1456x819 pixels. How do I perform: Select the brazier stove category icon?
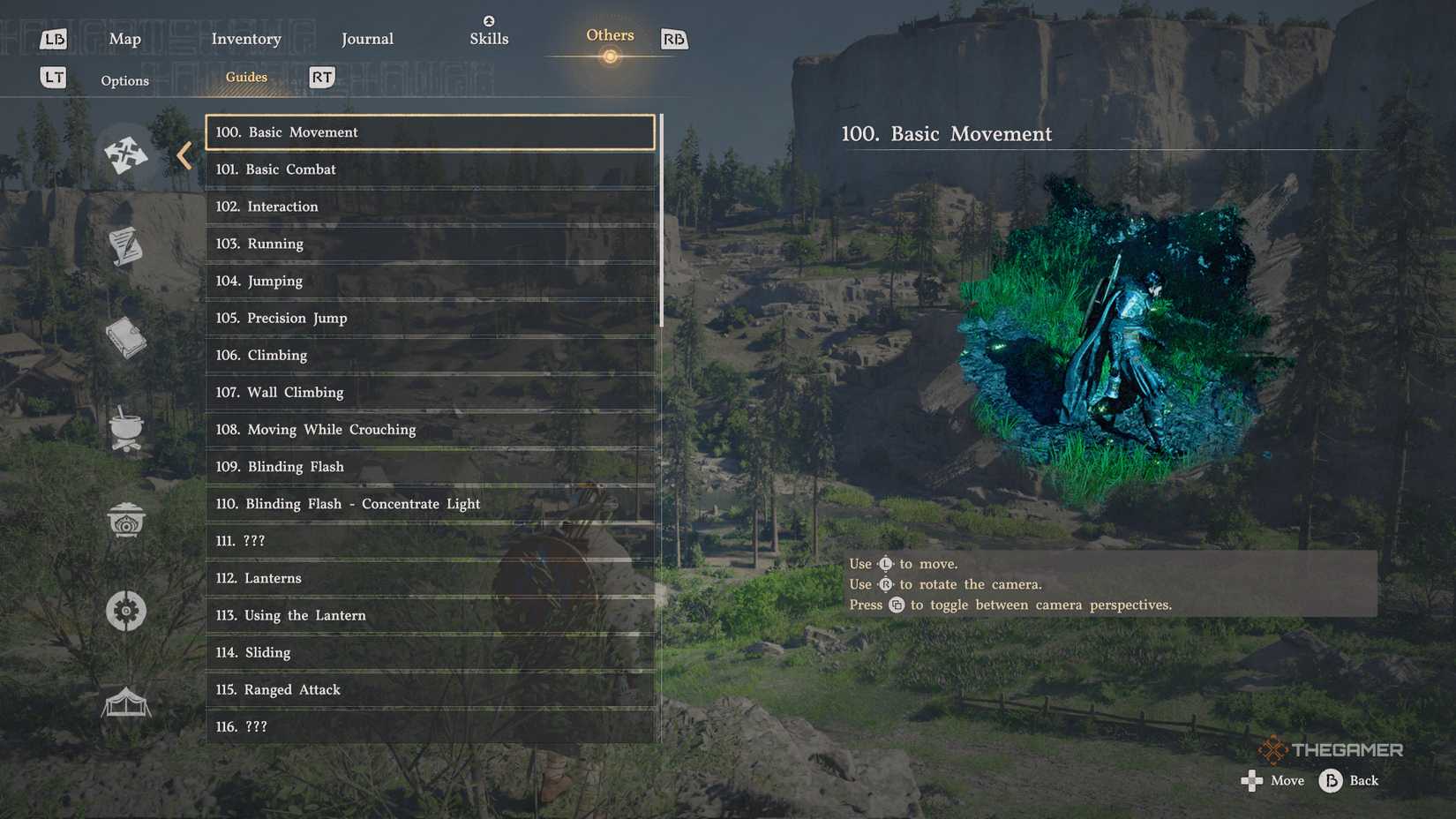[126, 521]
